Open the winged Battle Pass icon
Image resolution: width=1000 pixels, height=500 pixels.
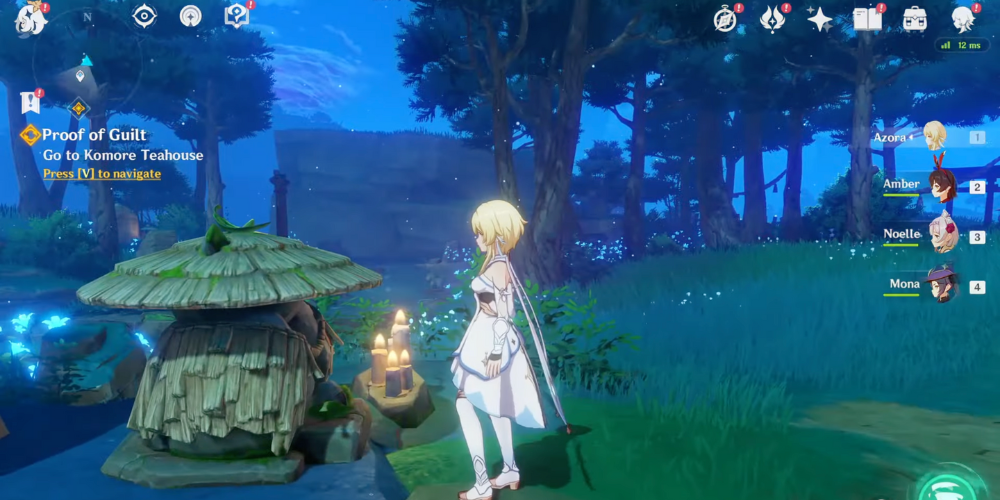[x=773, y=19]
